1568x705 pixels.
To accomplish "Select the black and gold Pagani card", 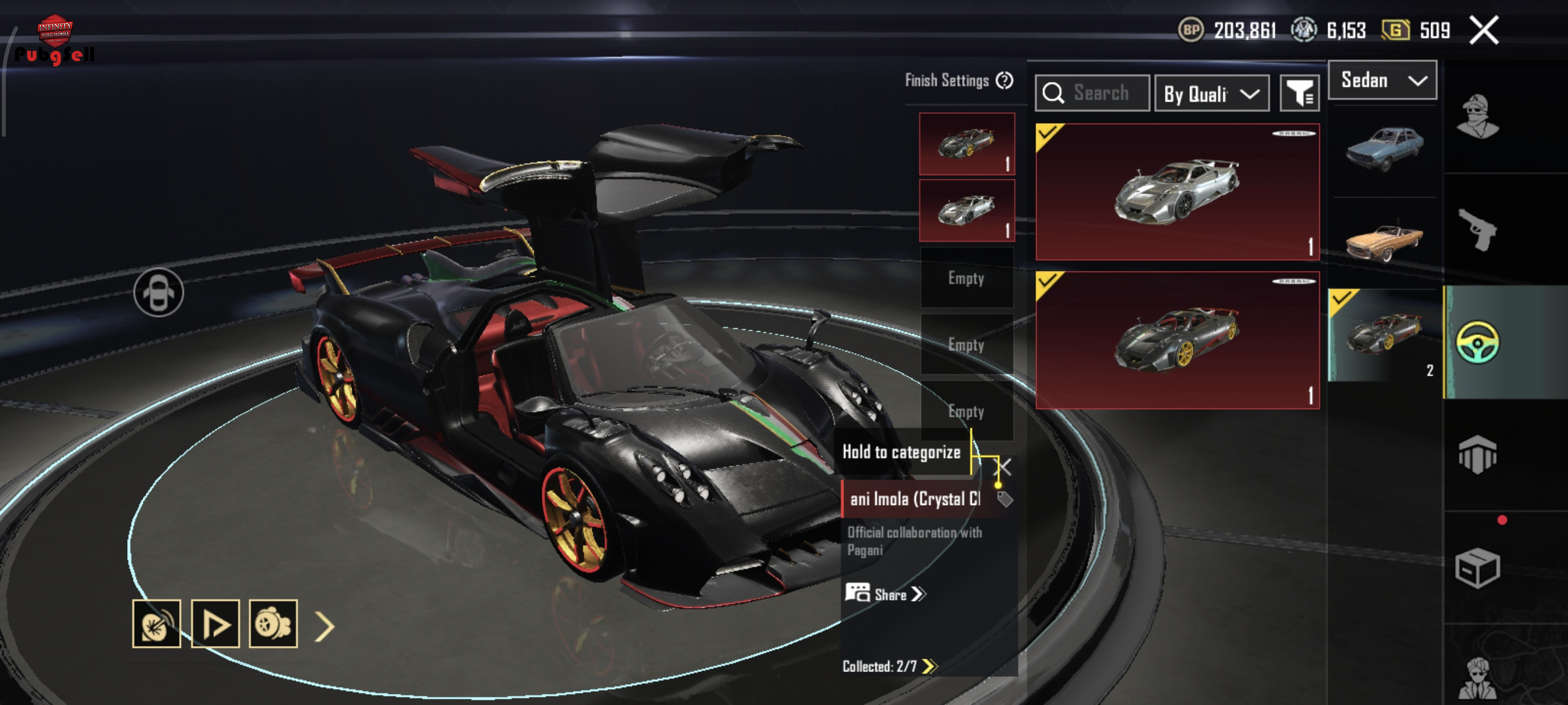I will [x=1177, y=339].
